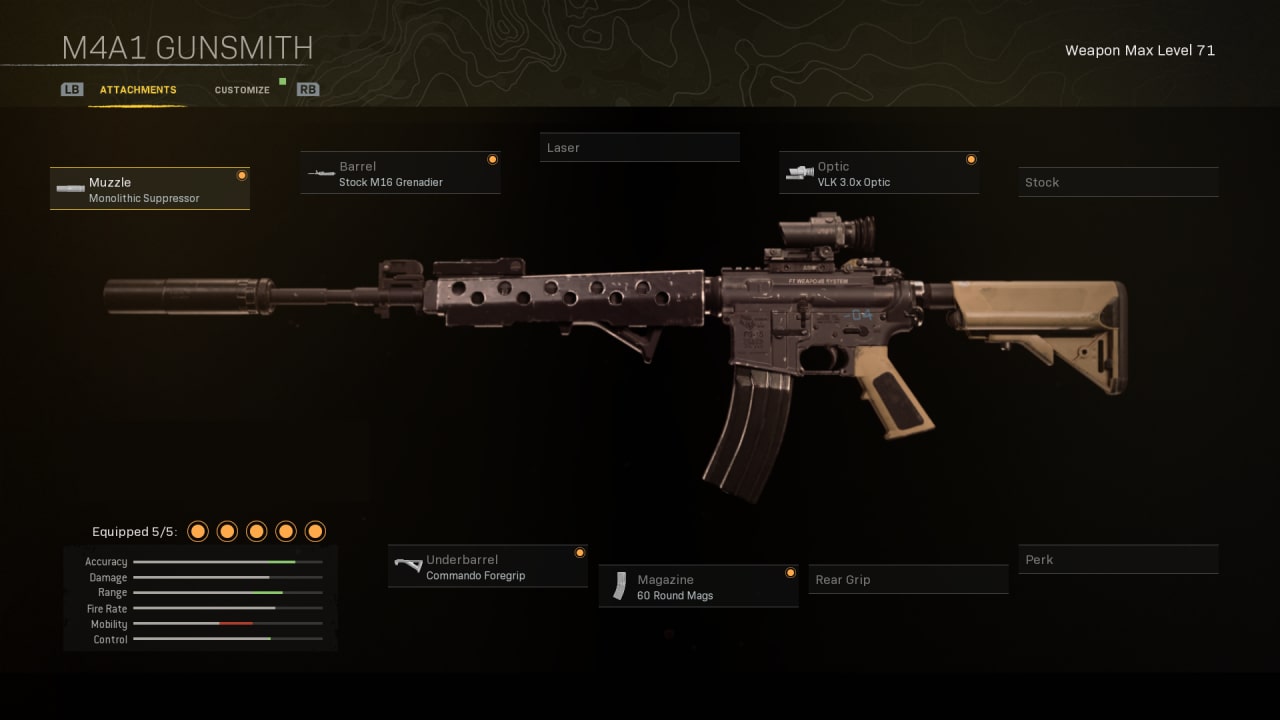This screenshot has height=720, width=1280.
Task: Click the Barrel slot labeled Stock M16 Grenadier
Action: [400, 172]
